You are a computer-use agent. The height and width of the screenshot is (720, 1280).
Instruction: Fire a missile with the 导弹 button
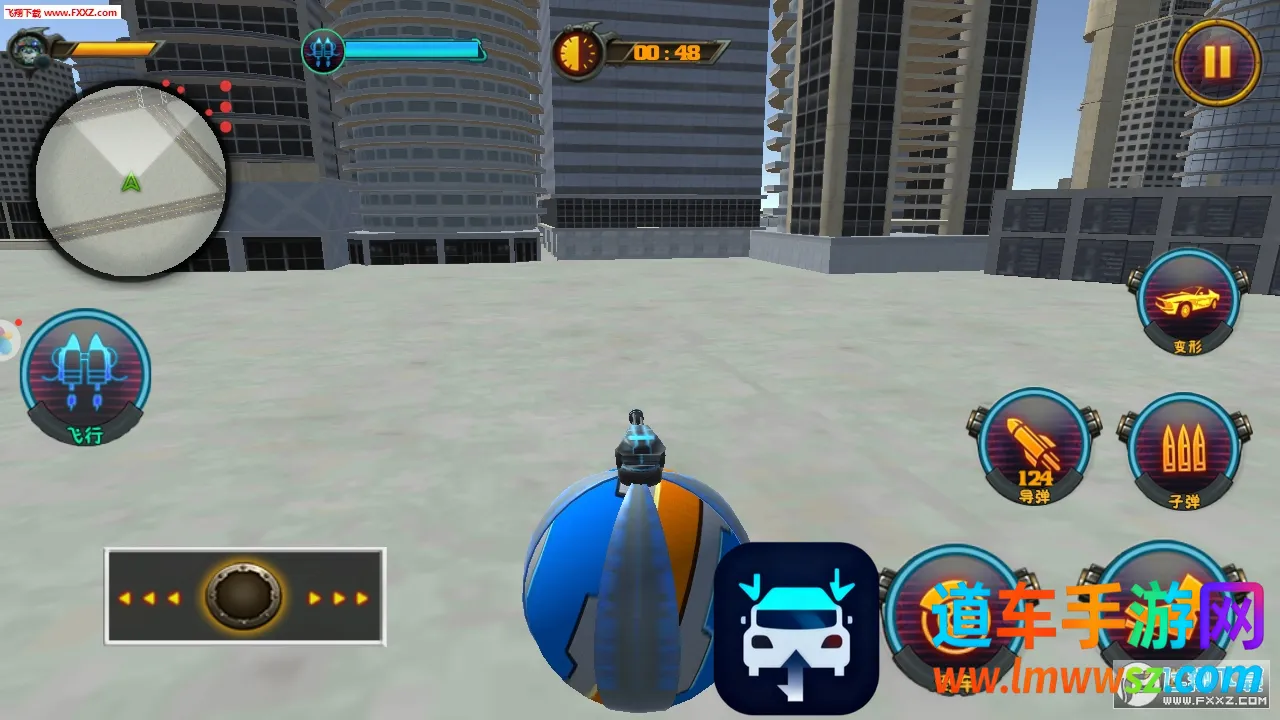pos(1034,445)
